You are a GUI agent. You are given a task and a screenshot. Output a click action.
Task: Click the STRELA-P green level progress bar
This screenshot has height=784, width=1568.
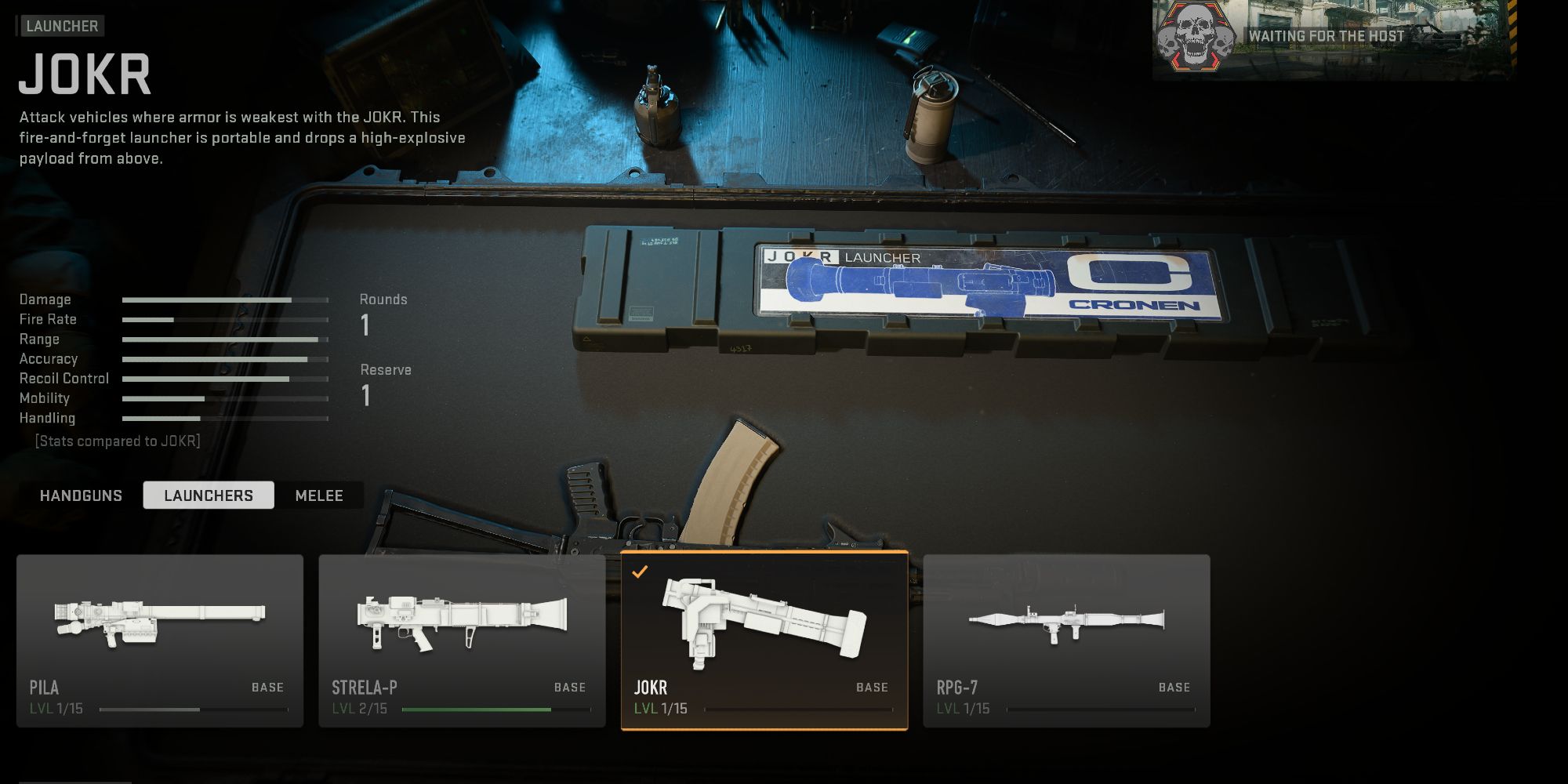pos(478,708)
